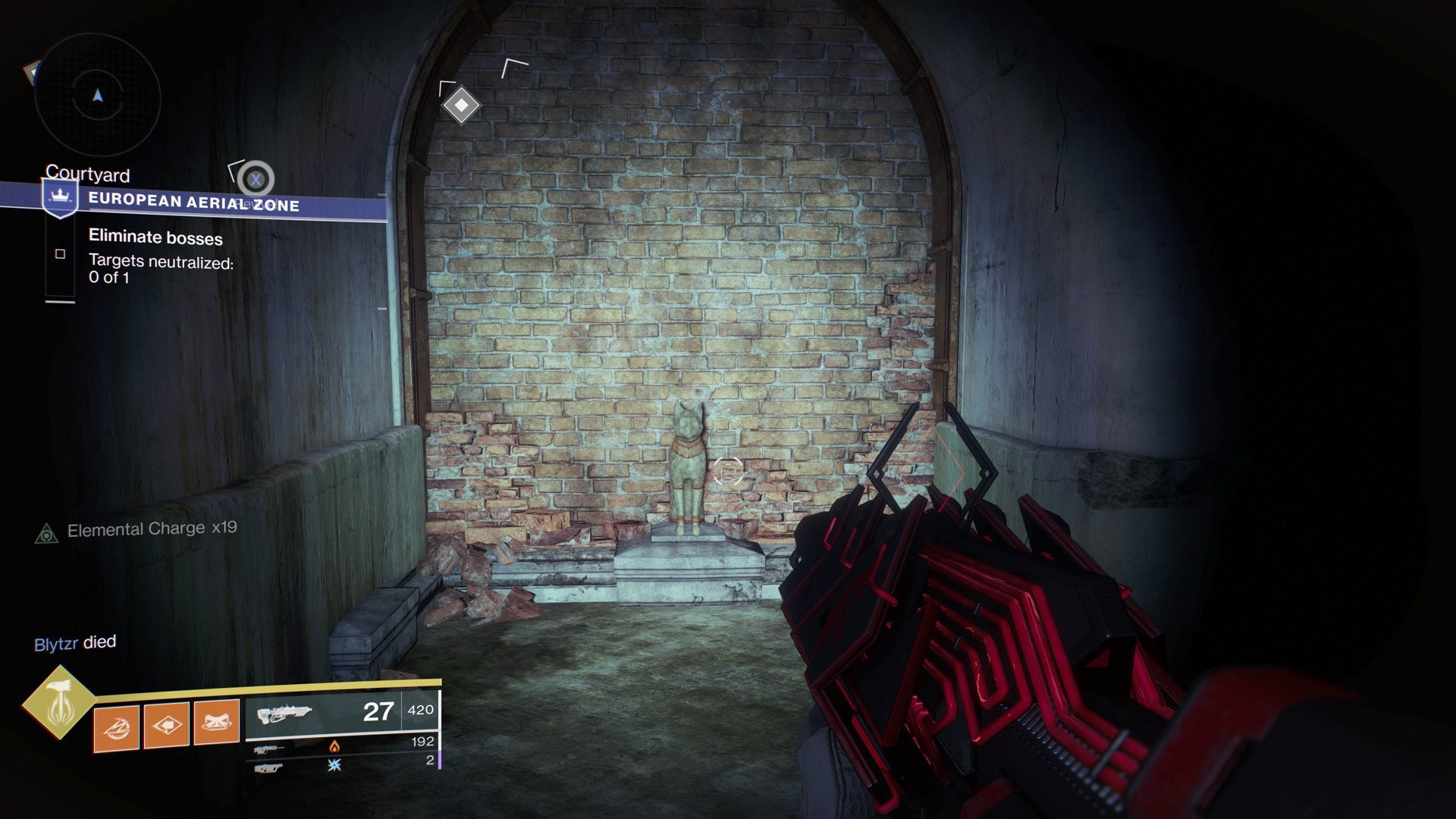Click the white diamond waypoint marker
1456x819 pixels.
[x=461, y=105]
